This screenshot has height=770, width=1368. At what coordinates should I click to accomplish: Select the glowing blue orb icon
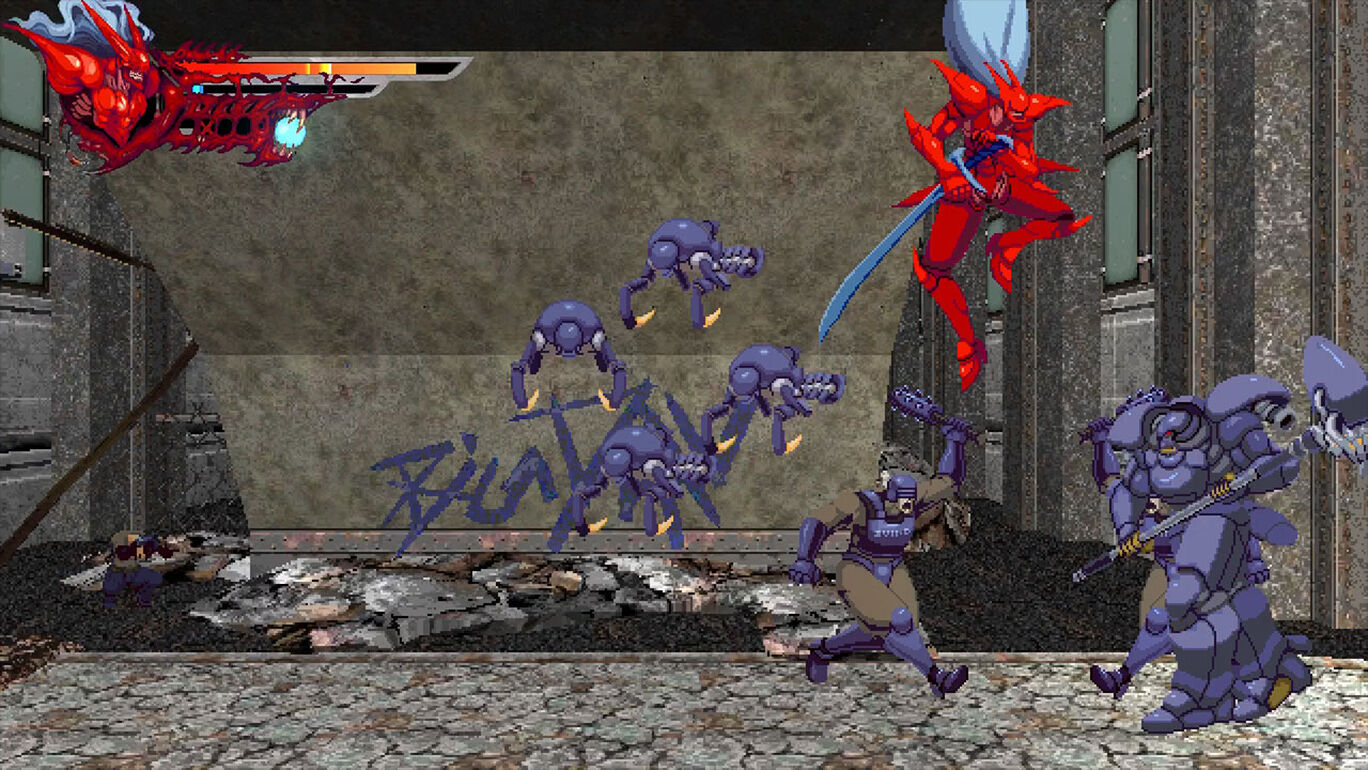290,131
